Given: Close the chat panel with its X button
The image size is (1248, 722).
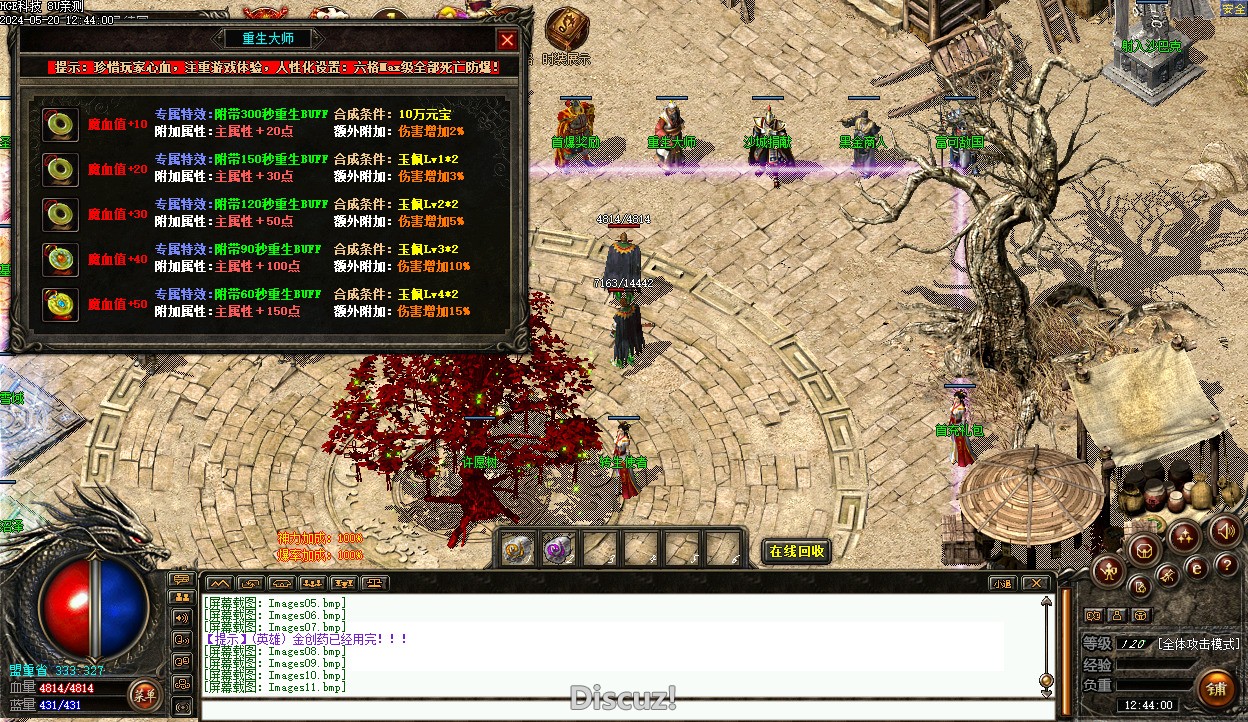Looking at the screenshot, I should tap(1036, 583).
